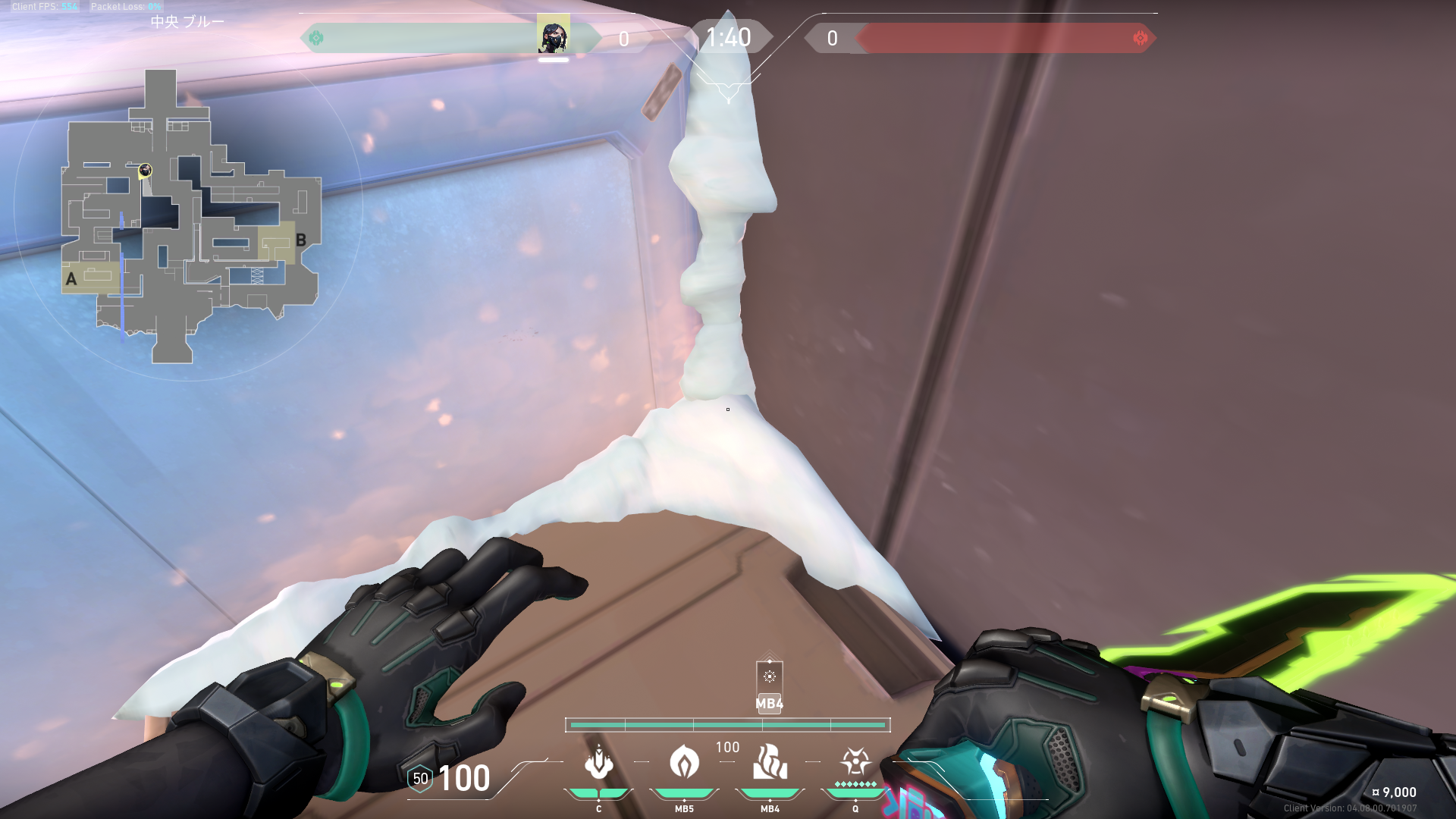Click the player position marker on the minimap
This screenshot has height=819, width=1456.
(x=145, y=171)
